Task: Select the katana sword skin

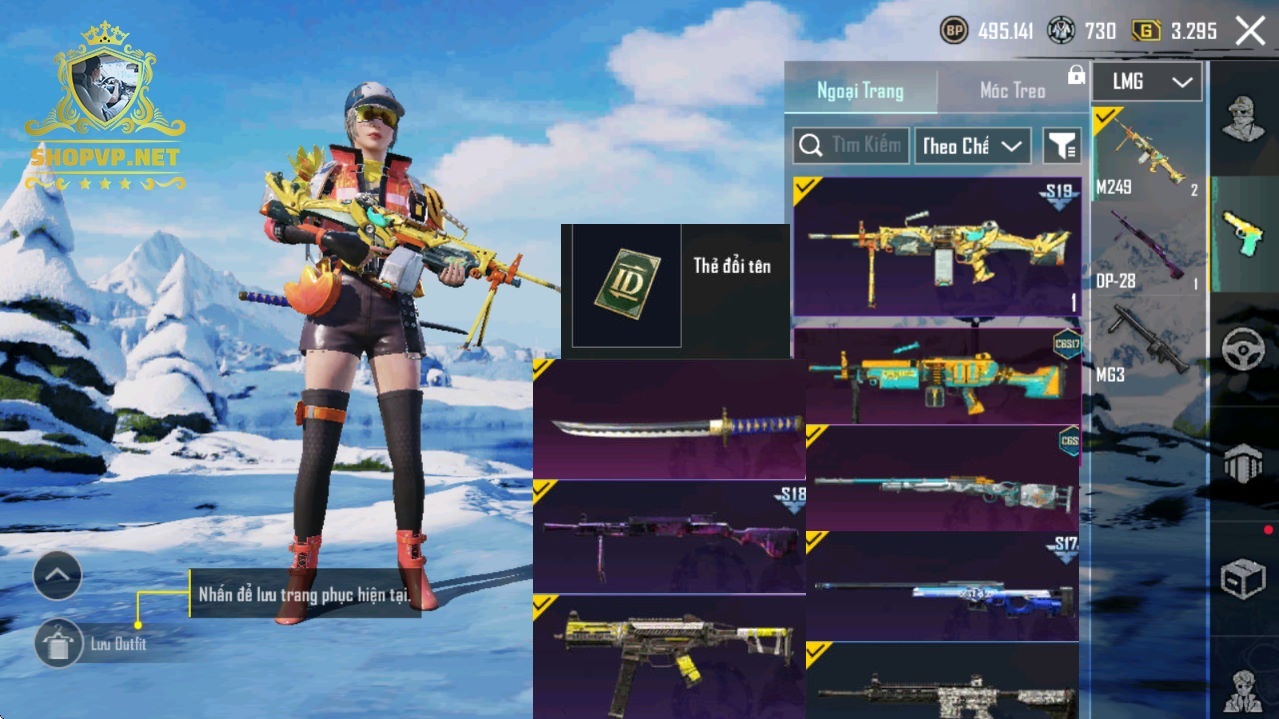Action: [669, 420]
